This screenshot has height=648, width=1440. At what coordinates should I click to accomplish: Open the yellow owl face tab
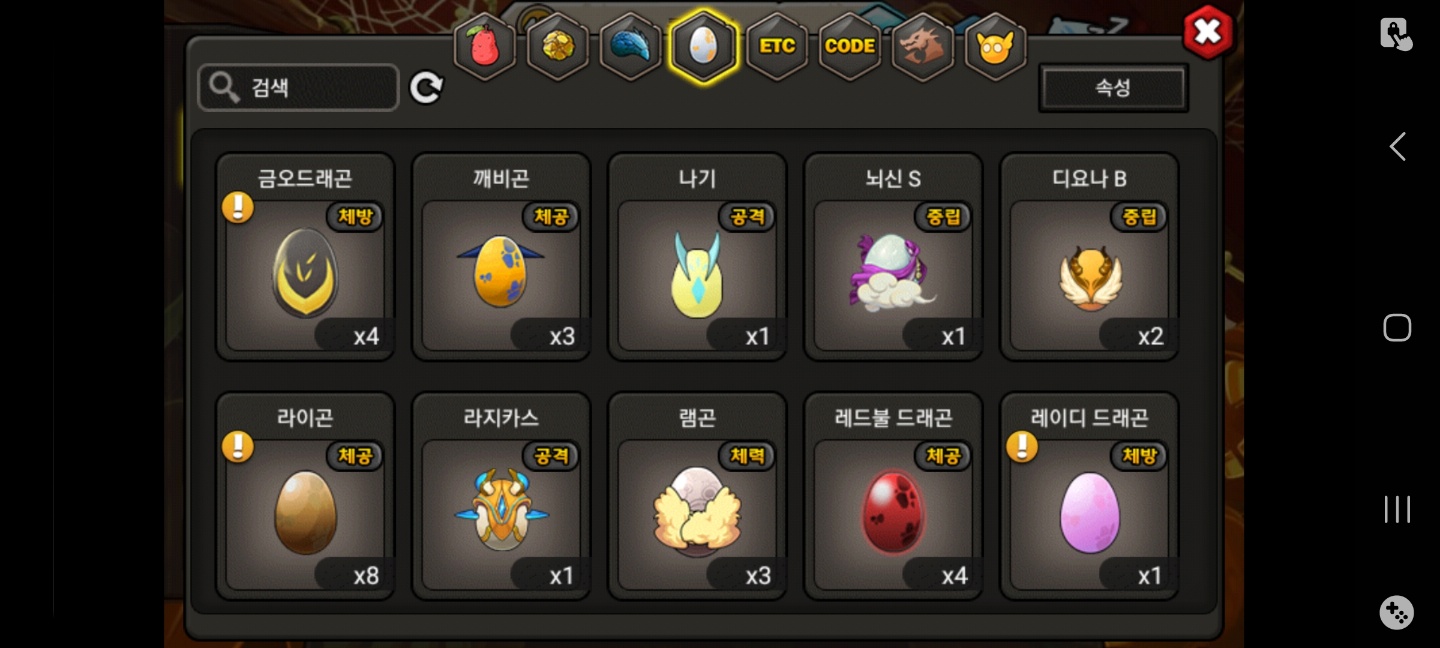pos(995,46)
